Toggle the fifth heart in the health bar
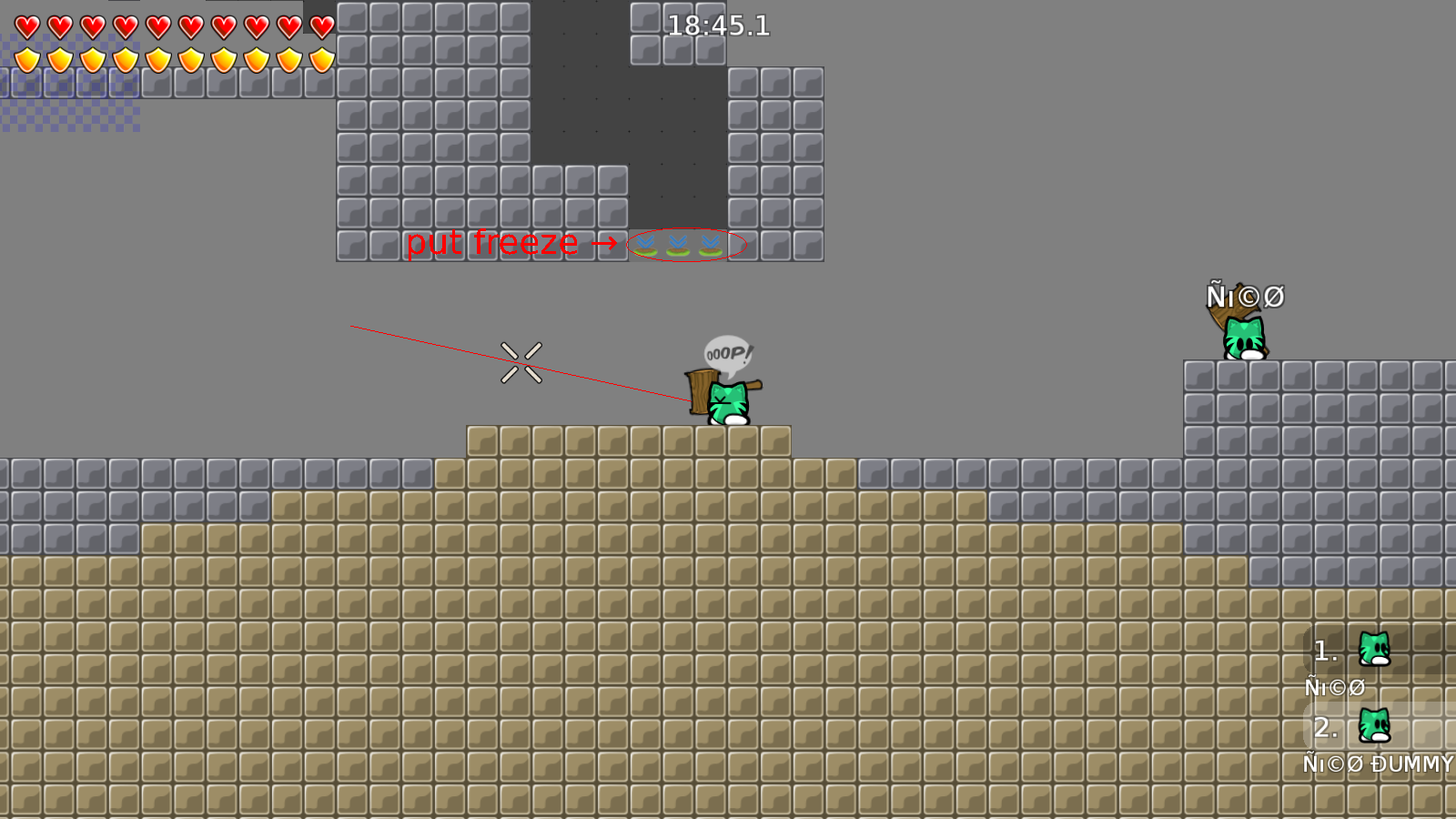This screenshot has width=1456, height=819. click(157, 27)
